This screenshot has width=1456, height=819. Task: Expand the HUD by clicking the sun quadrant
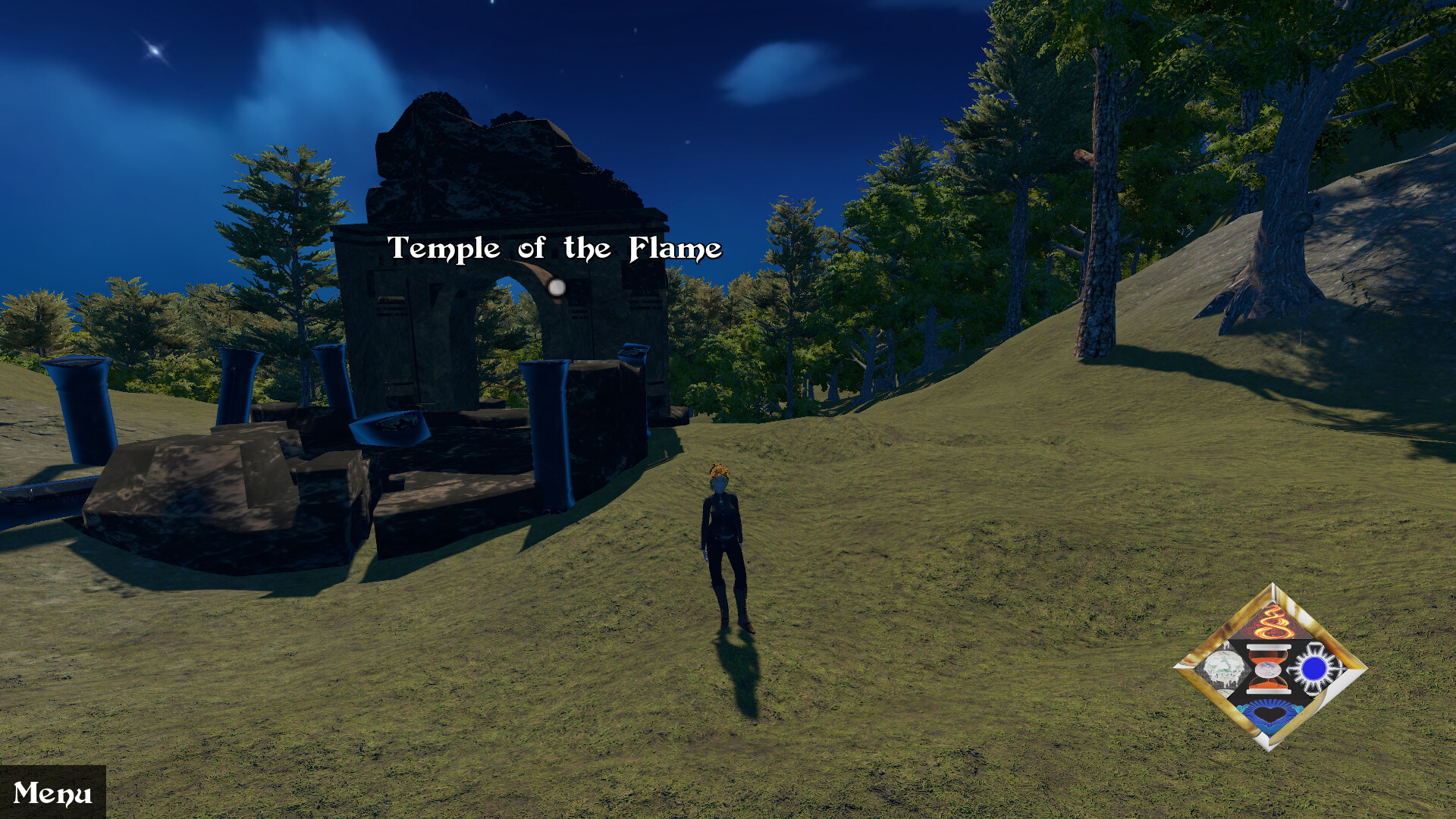tap(1313, 667)
